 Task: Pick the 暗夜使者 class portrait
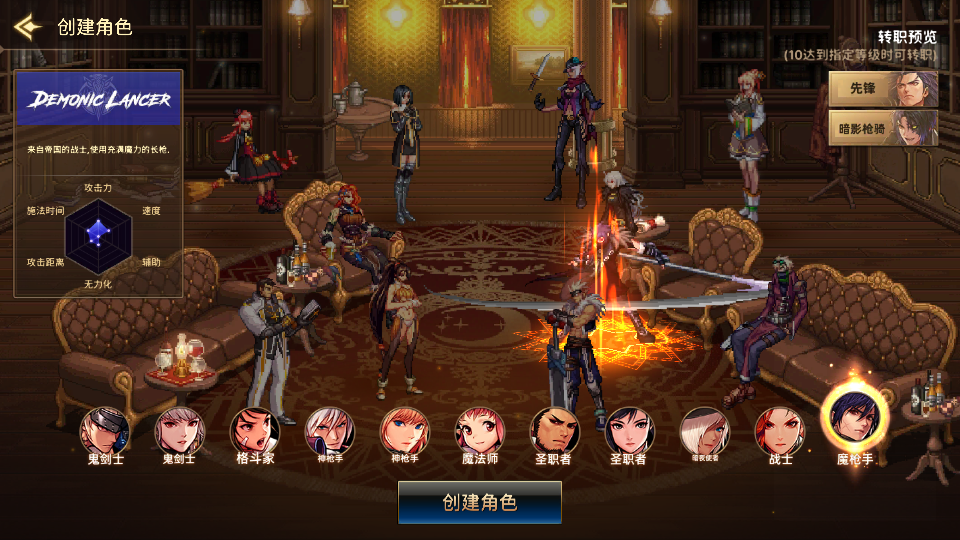click(705, 431)
